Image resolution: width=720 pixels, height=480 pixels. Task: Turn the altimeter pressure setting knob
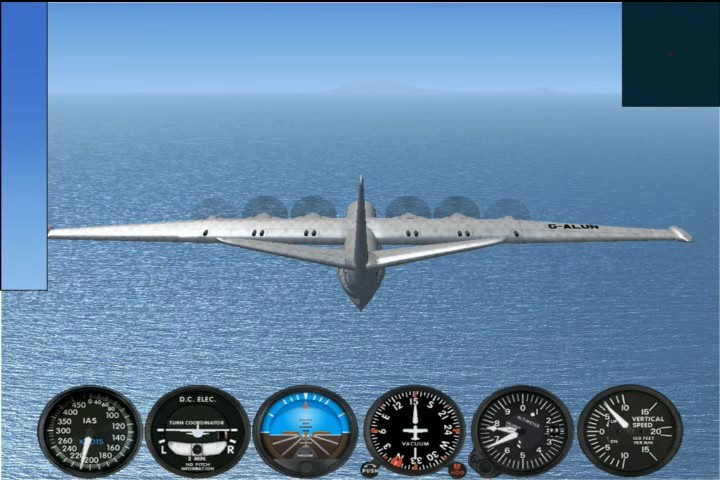coord(484,467)
